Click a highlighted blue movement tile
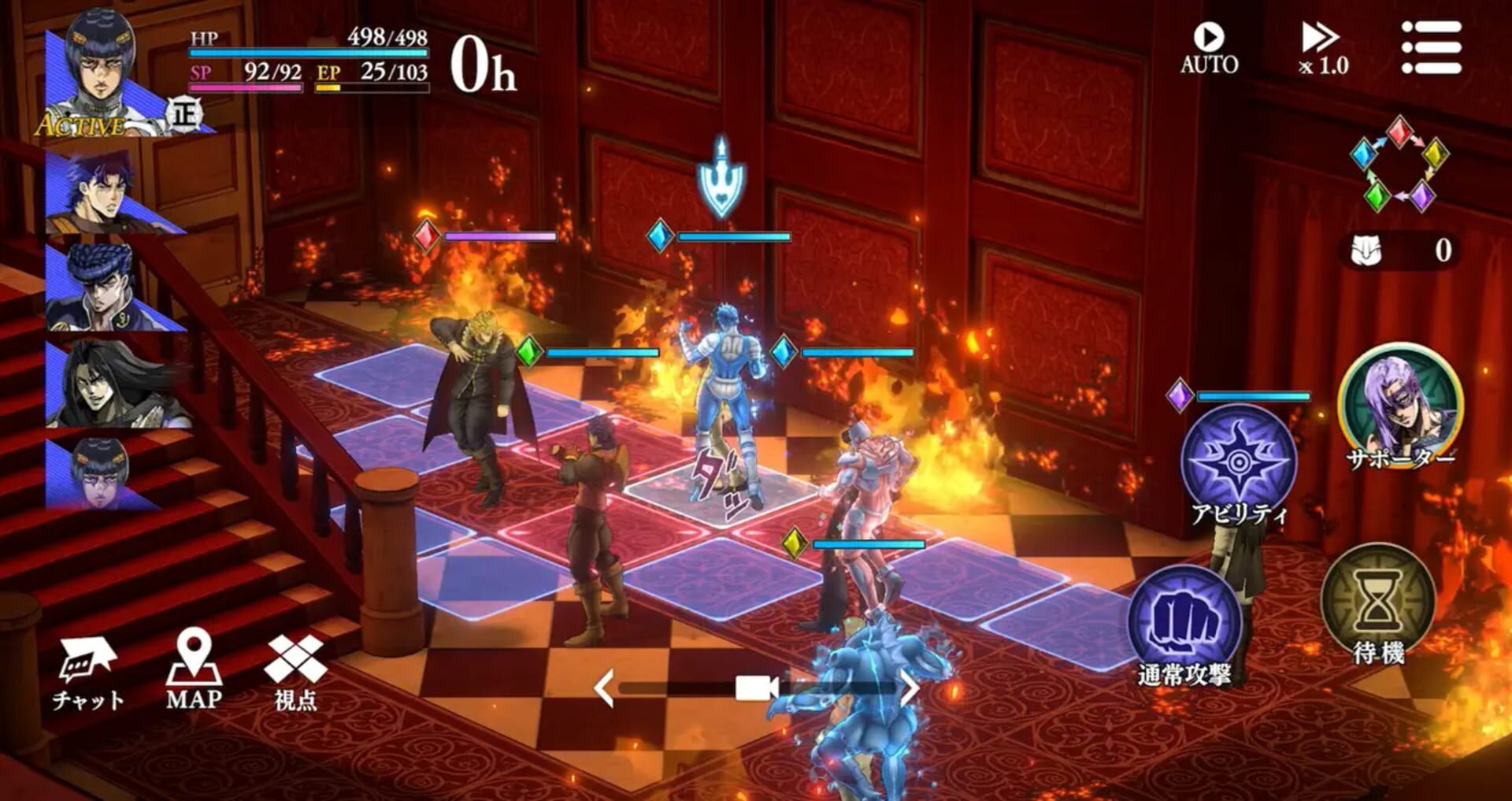The image size is (1512, 801). [488, 575]
